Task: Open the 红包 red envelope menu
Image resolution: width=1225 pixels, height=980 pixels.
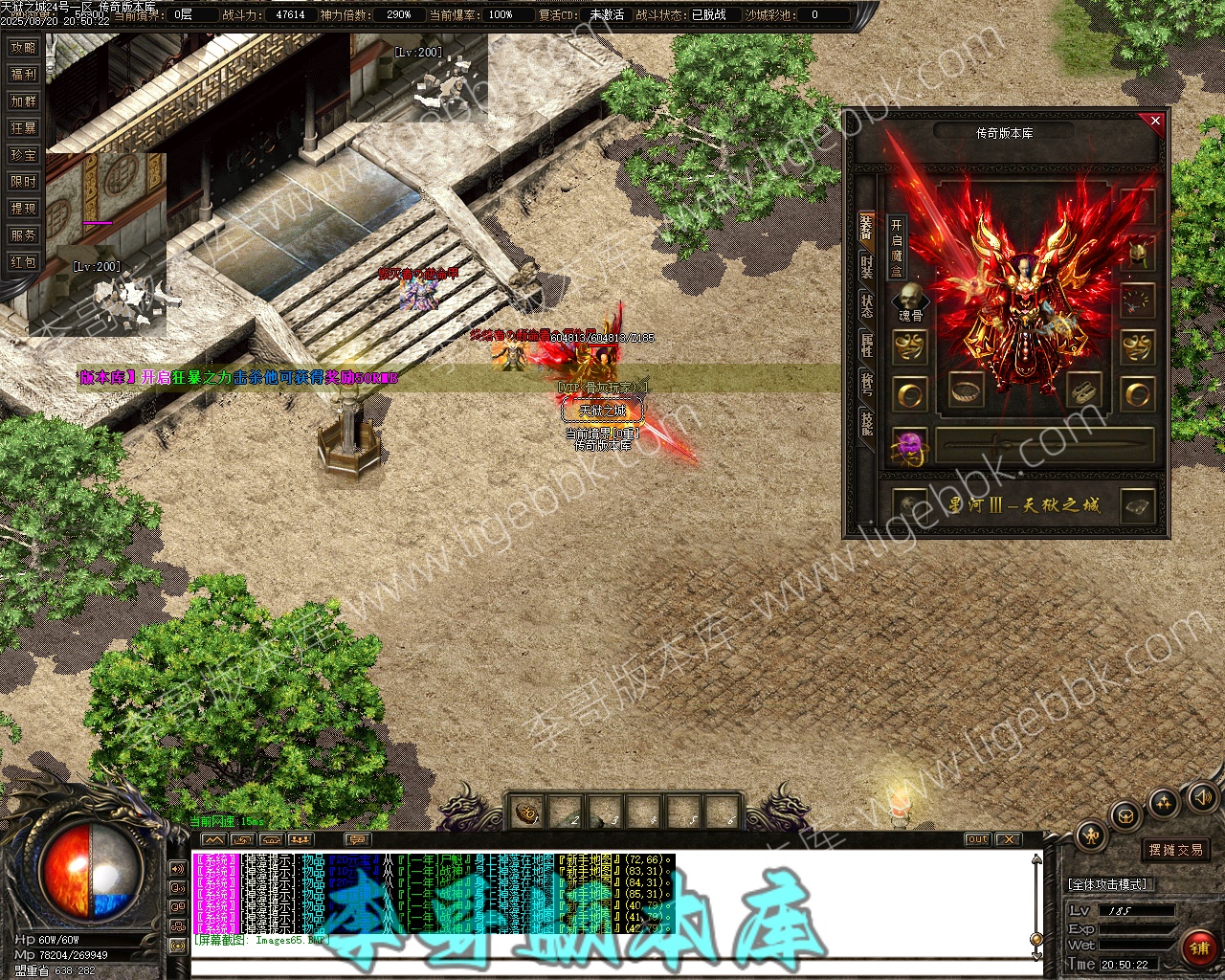Action: pos(23,262)
